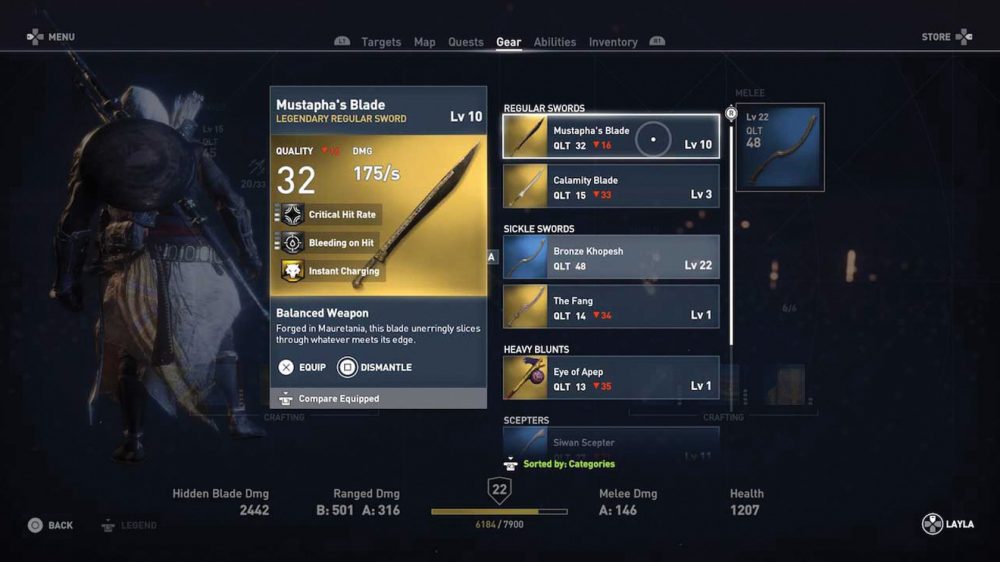
Task: Open the Menu
Action: [51, 37]
